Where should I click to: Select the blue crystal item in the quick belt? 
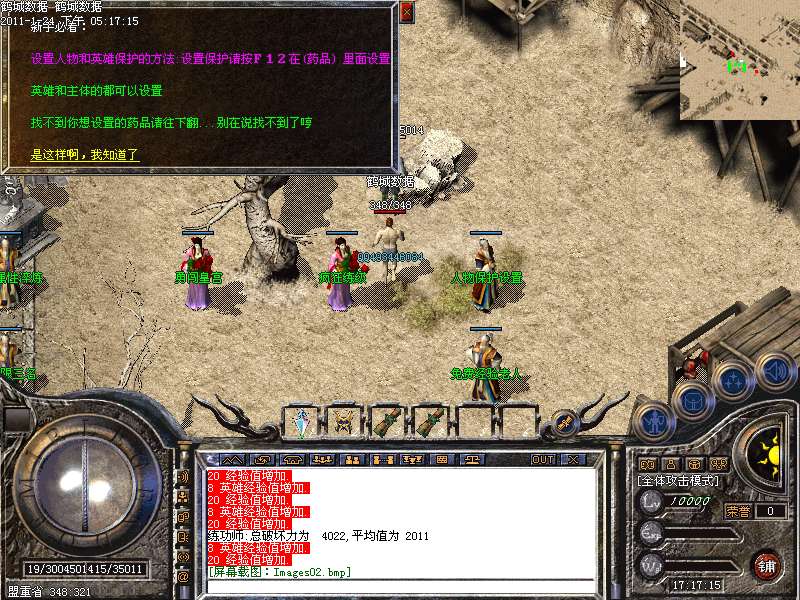click(301, 423)
